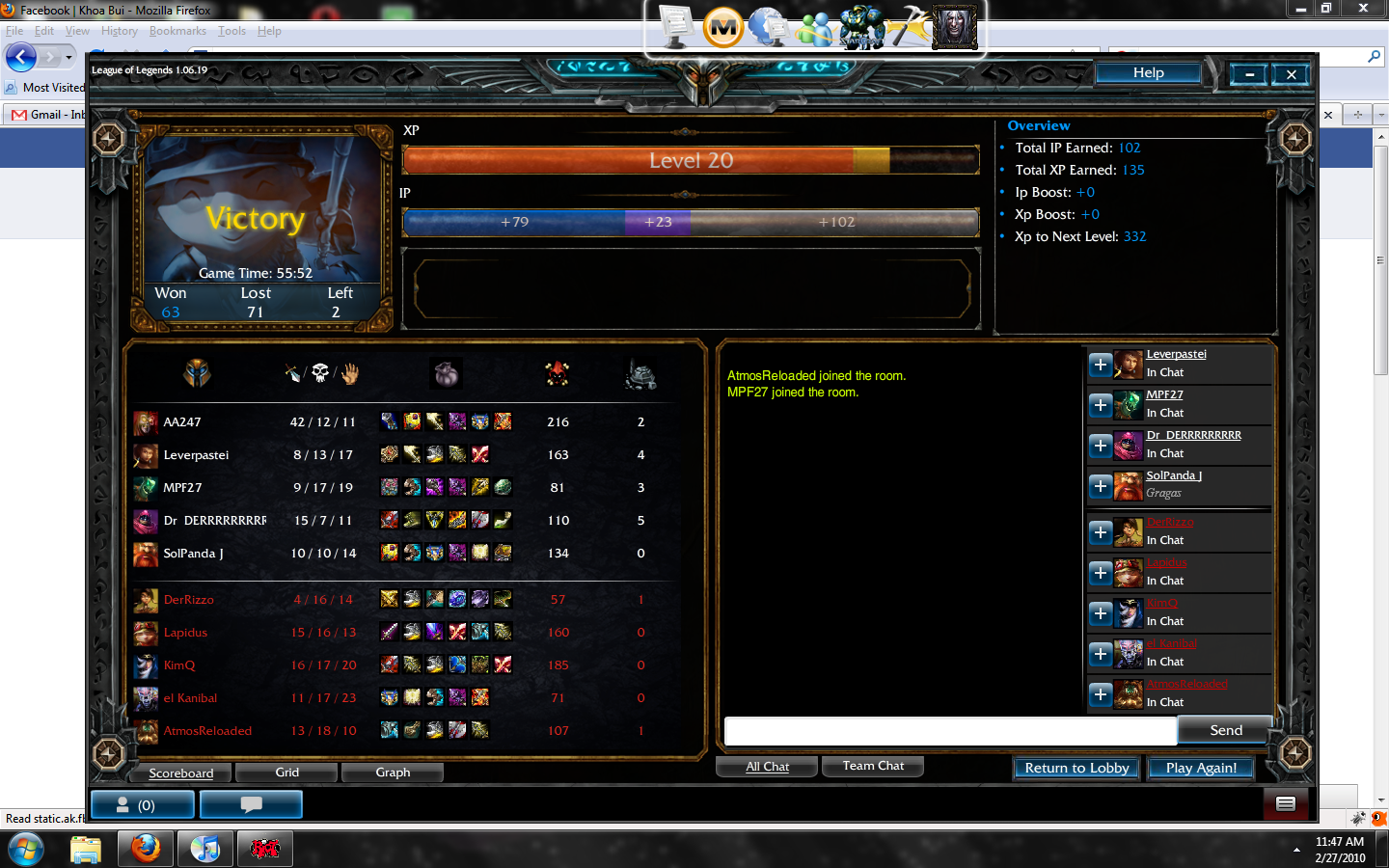Viewport: 1389px width, 868px height.
Task: Open the chat bubble button in bottom bar
Action: pyautogui.click(x=251, y=804)
